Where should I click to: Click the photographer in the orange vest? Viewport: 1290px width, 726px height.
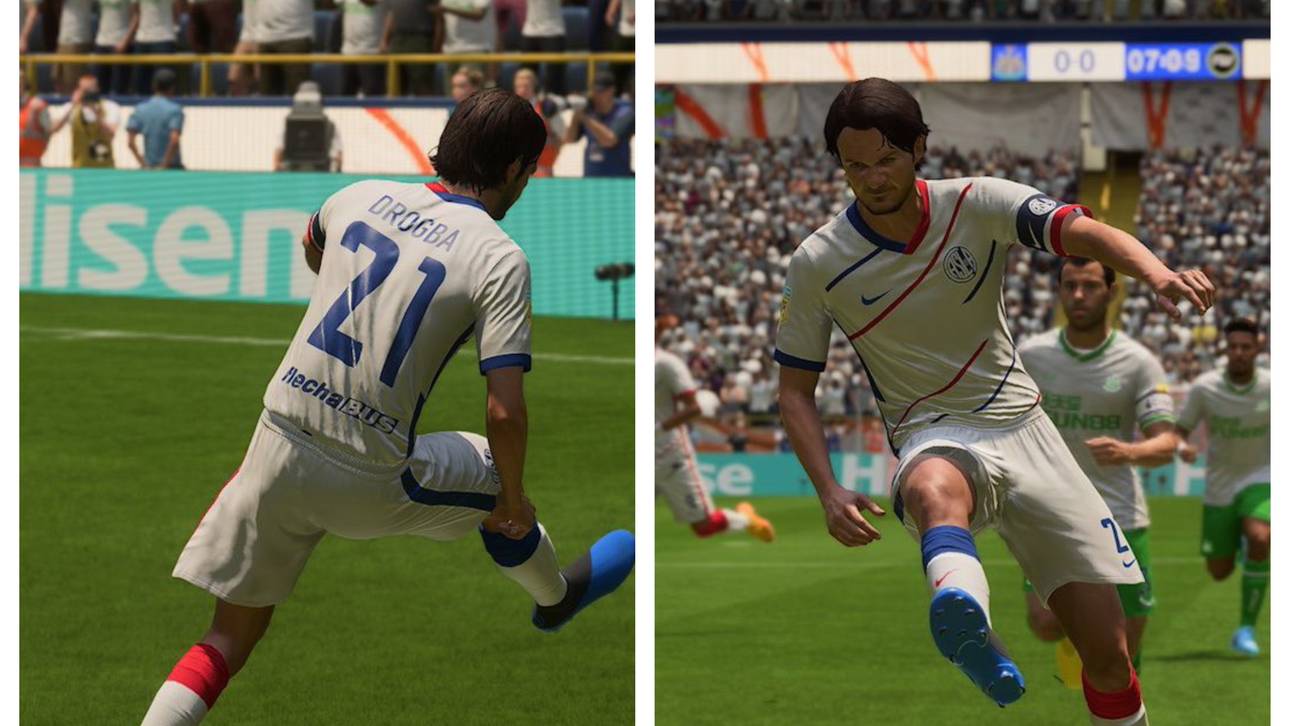tap(30, 129)
